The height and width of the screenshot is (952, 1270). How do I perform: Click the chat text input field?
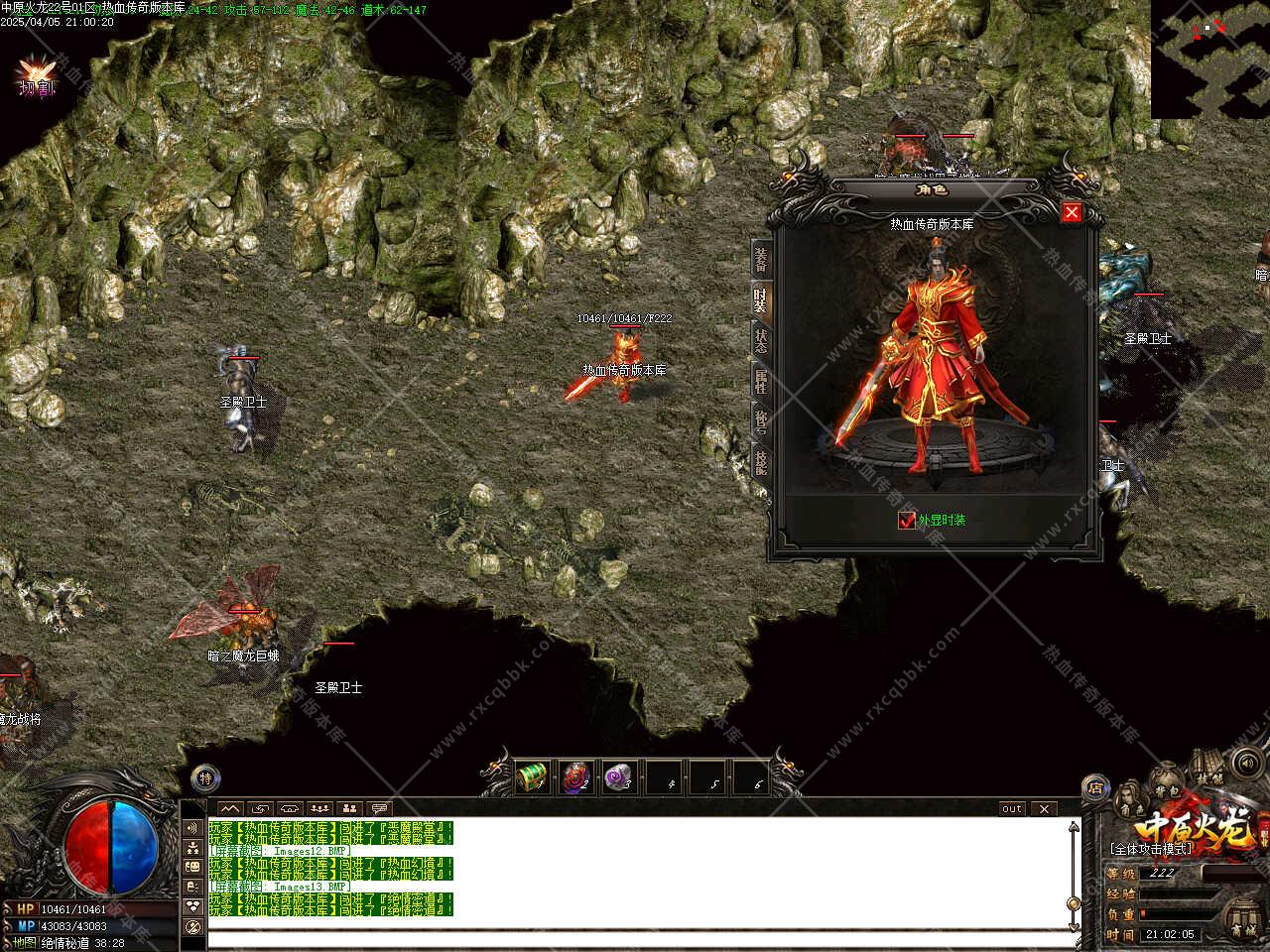[x=635, y=938]
